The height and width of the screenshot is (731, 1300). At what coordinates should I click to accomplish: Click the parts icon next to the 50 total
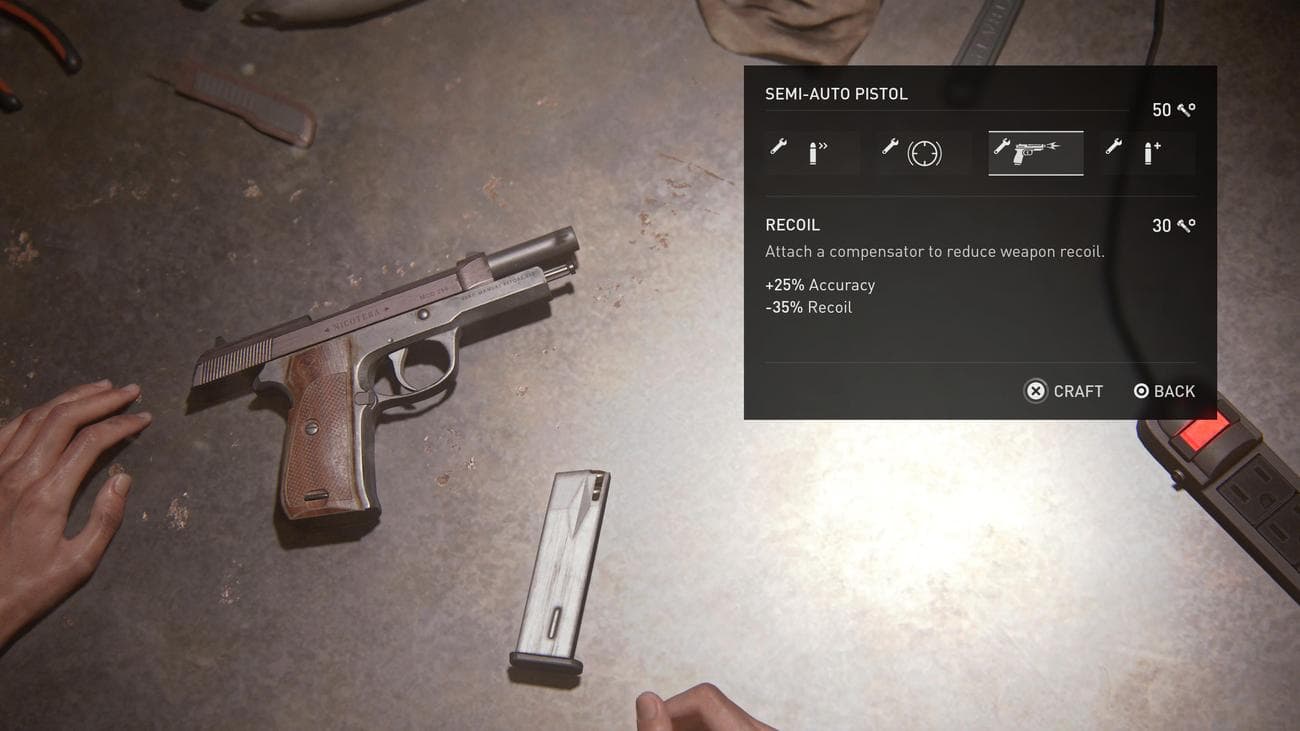tap(1188, 109)
